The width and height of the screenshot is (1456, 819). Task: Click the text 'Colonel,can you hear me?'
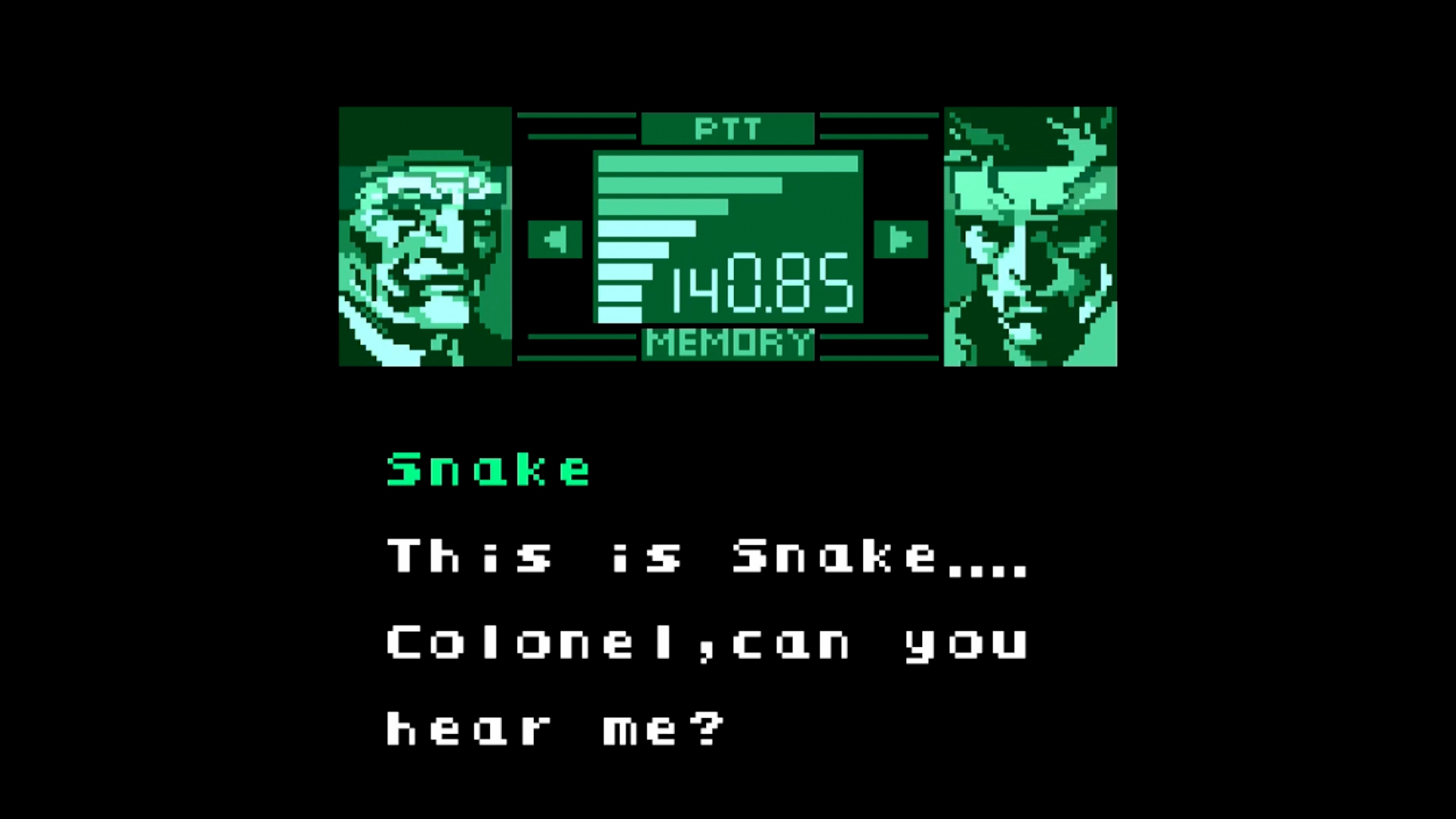pos(705,682)
